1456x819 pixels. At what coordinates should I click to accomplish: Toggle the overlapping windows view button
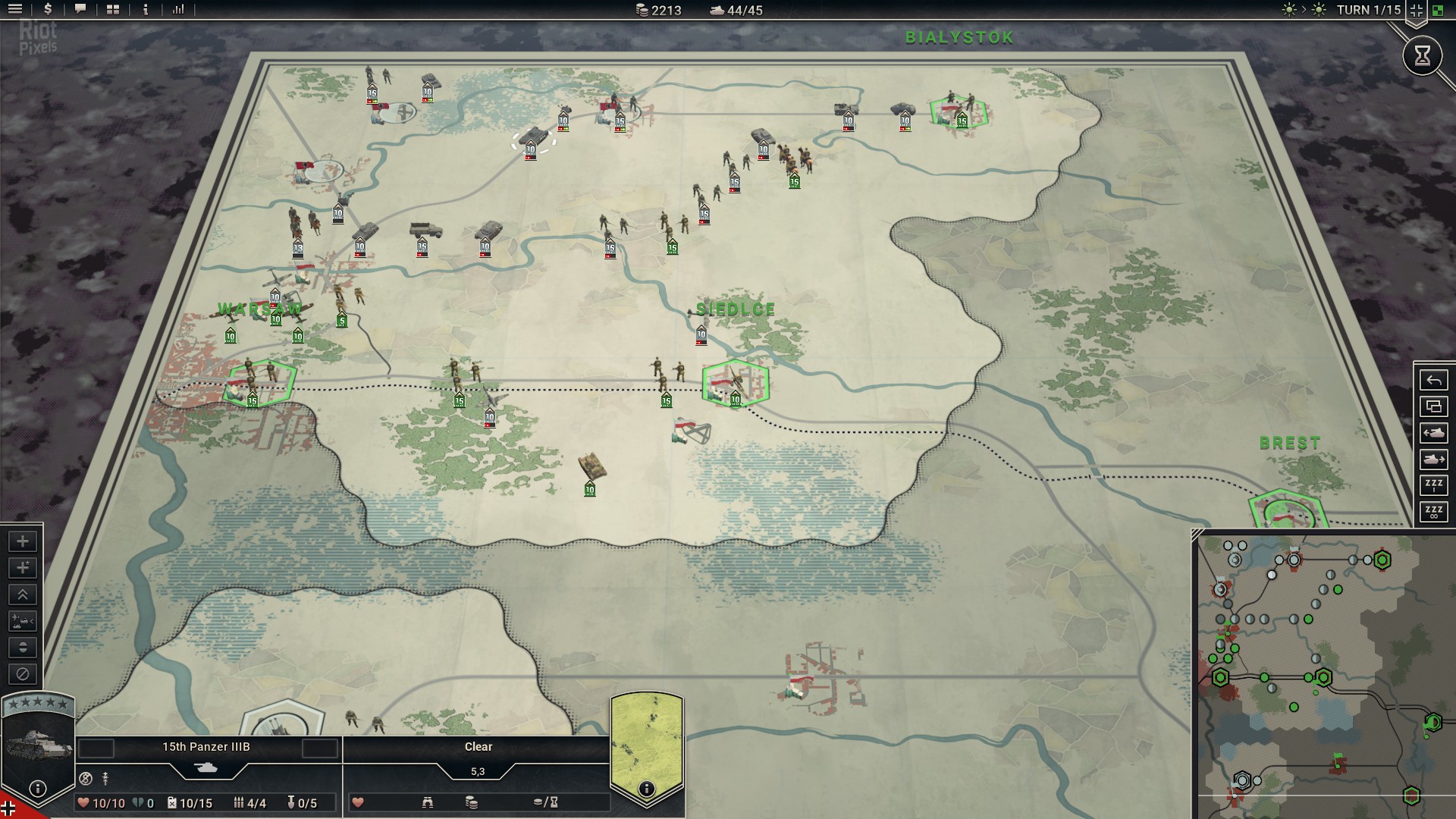click(1433, 407)
